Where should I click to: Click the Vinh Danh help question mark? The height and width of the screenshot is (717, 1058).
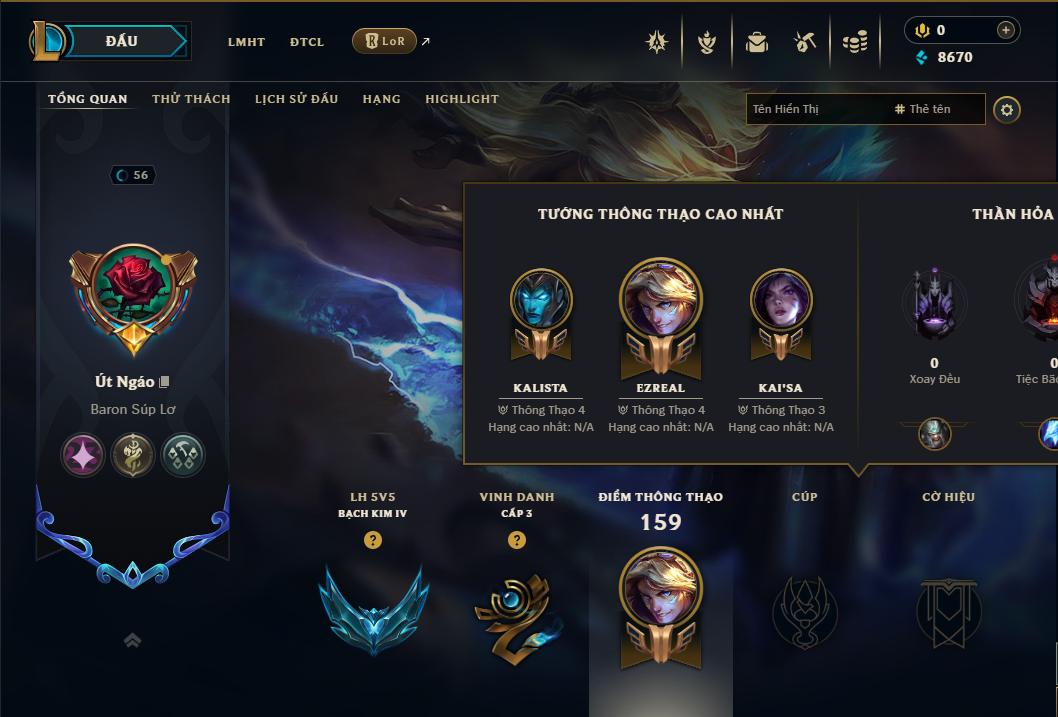[x=516, y=540]
